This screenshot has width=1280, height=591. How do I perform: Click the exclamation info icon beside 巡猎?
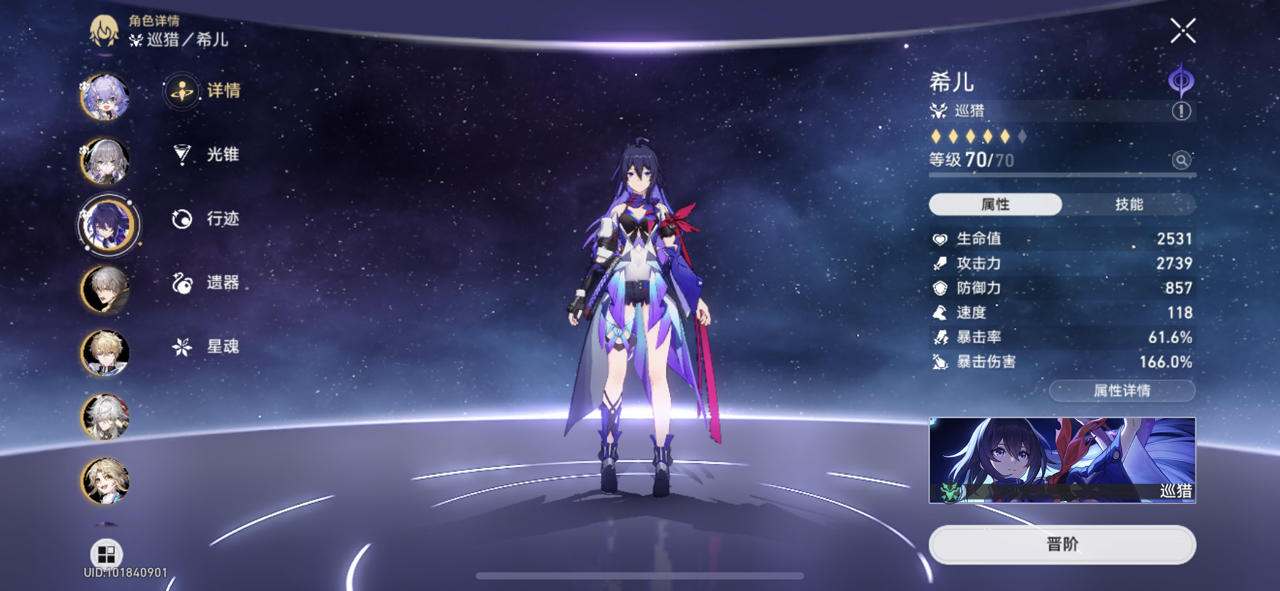point(1181,111)
